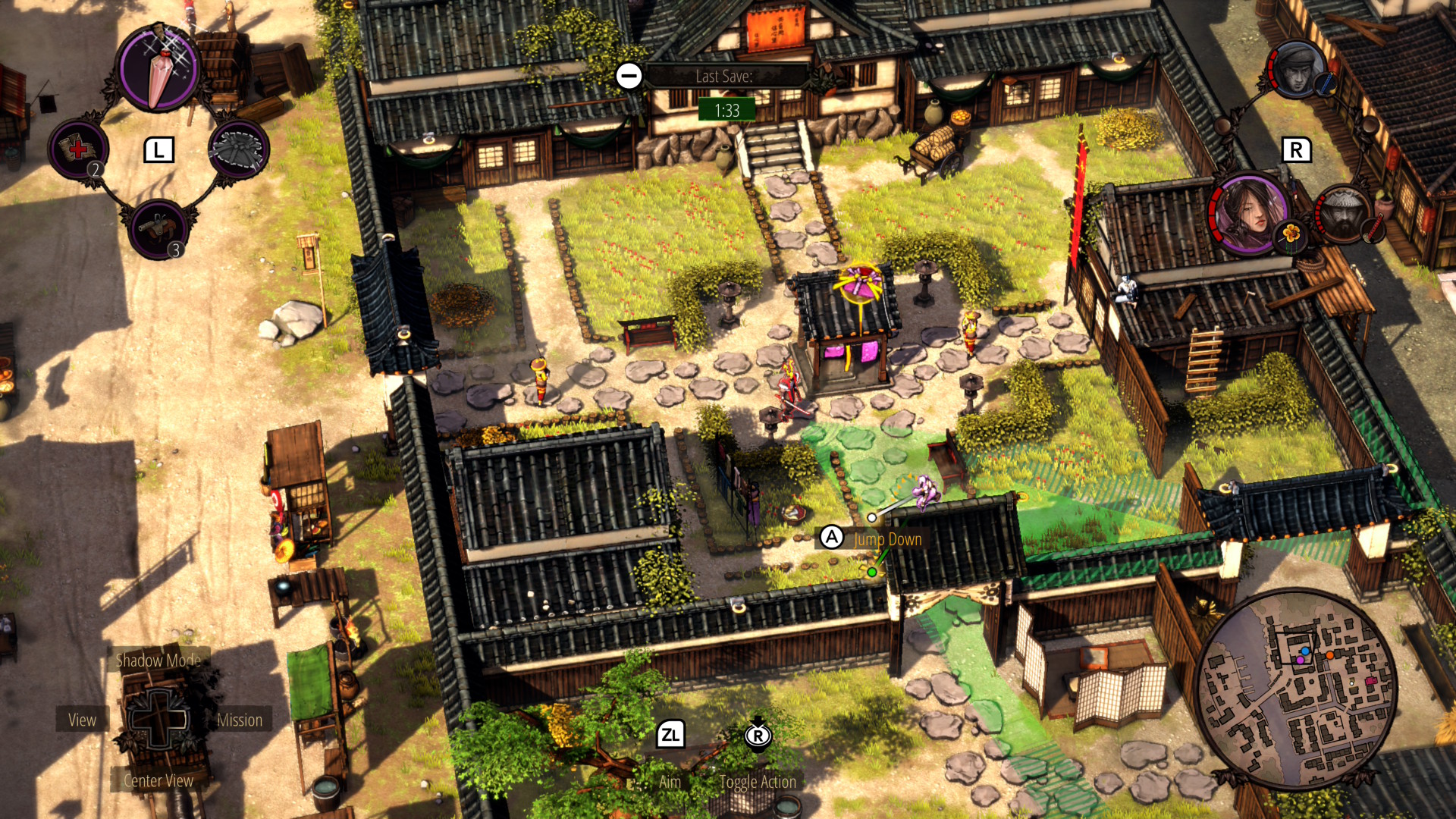Click the Jump Down action prompt

click(x=887, y=539)
